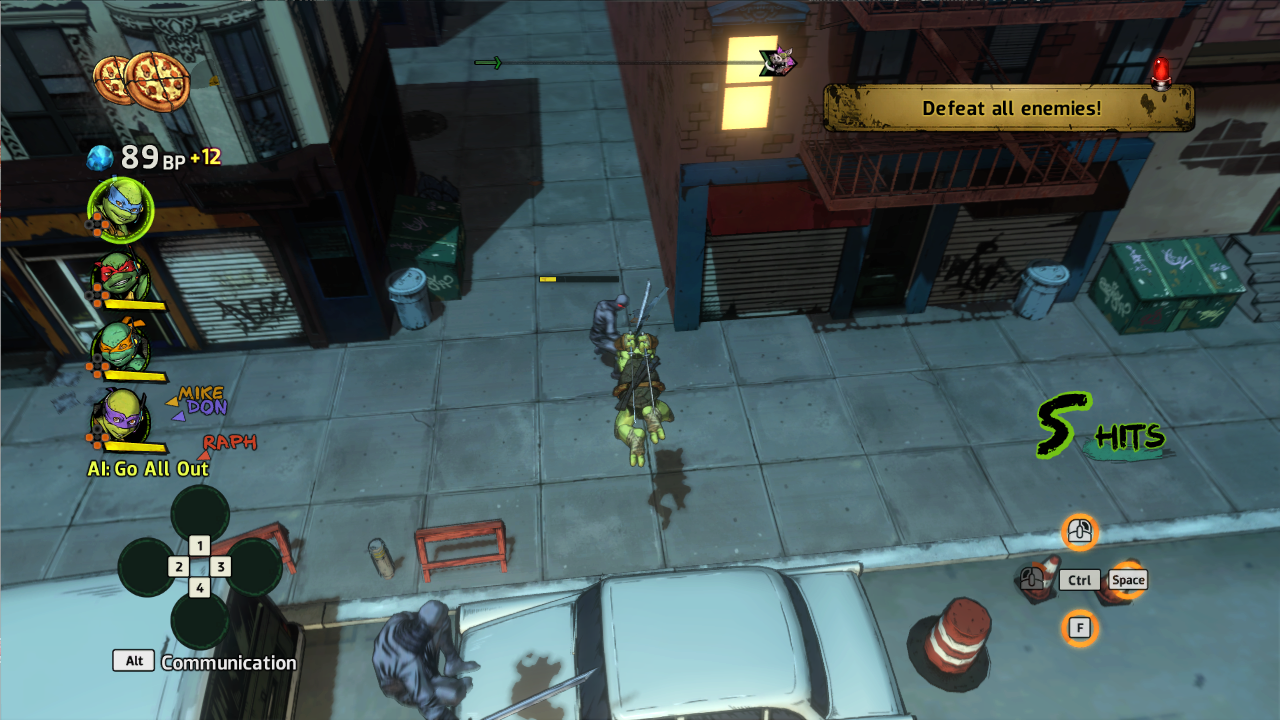Activate the communication wheel slot numbered 2
This screenshot has height=720, width=1280.
point(178,567)
